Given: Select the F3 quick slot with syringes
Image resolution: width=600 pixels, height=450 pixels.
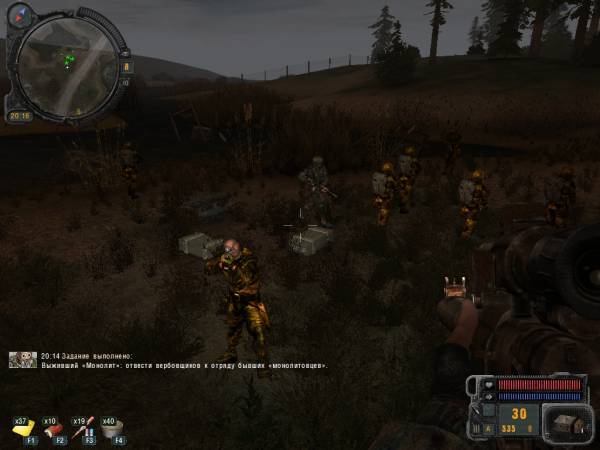Looking at the screenshot, I should pyautogui.click(x=86, y=428).
